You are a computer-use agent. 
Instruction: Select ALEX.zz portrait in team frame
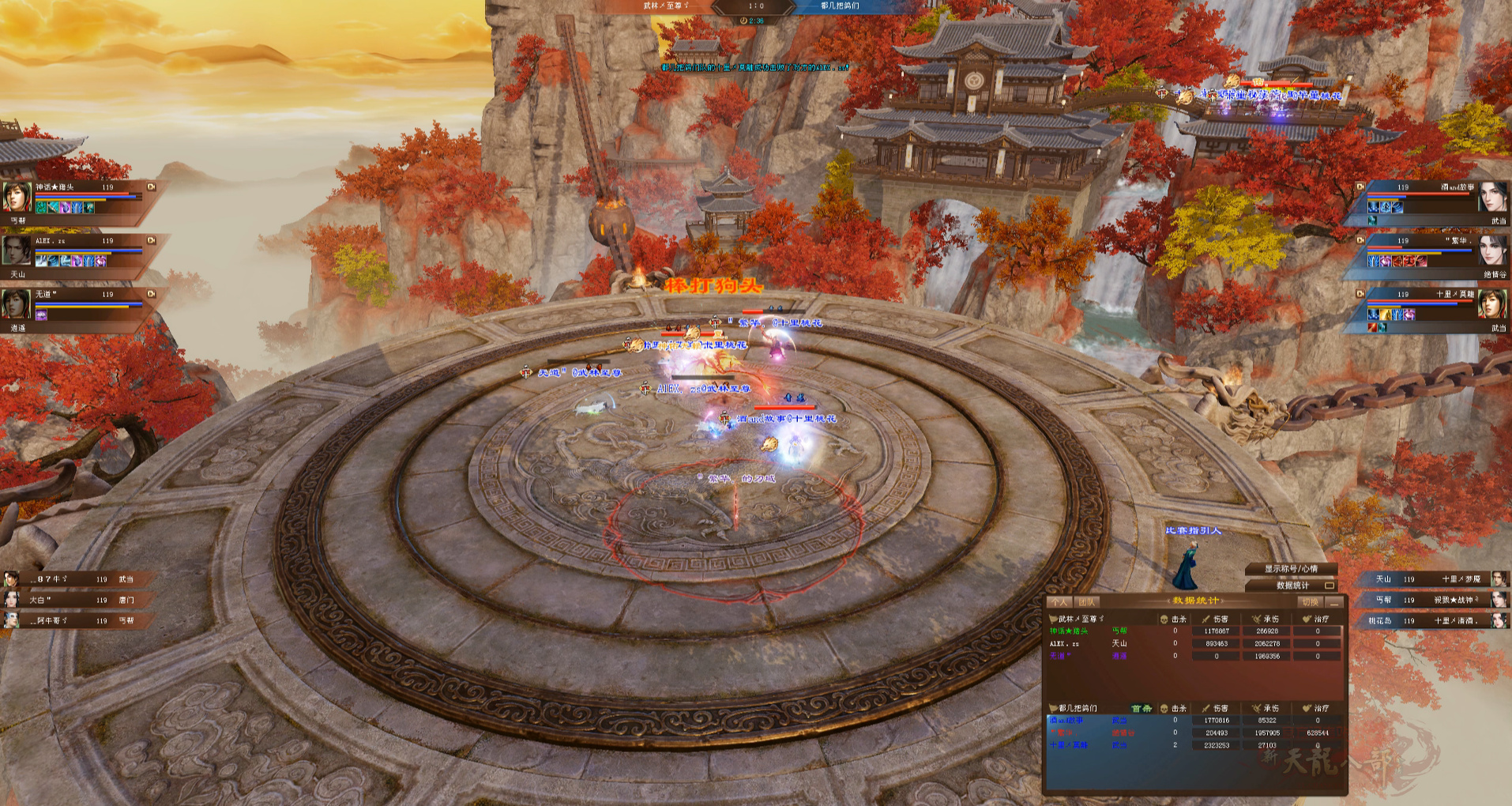coord(17,250)
